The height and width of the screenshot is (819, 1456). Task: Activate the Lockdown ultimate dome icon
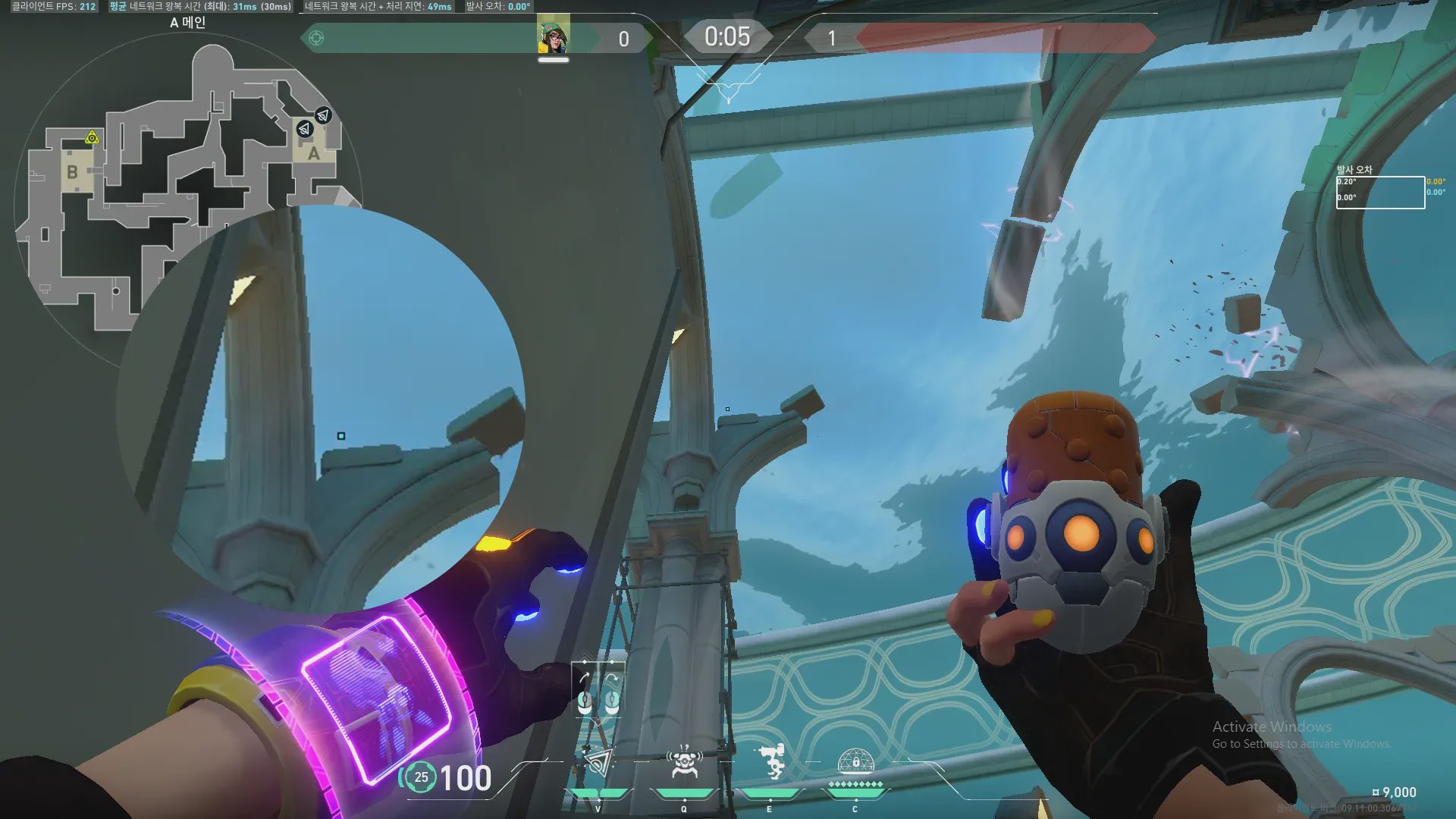pos(855,761)
